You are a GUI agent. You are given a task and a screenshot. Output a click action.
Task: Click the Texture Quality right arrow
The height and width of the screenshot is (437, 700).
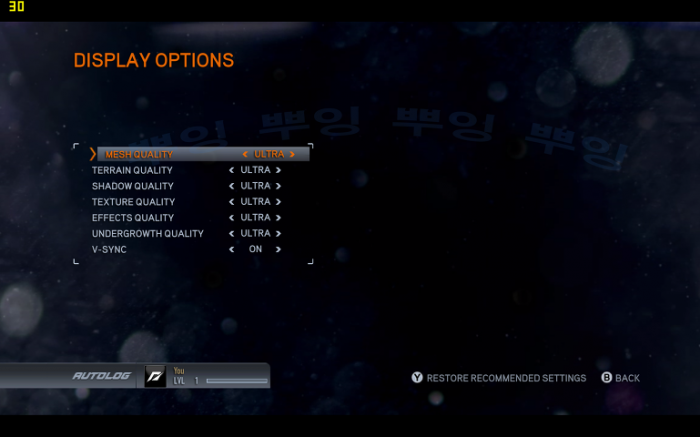point(279,202)
